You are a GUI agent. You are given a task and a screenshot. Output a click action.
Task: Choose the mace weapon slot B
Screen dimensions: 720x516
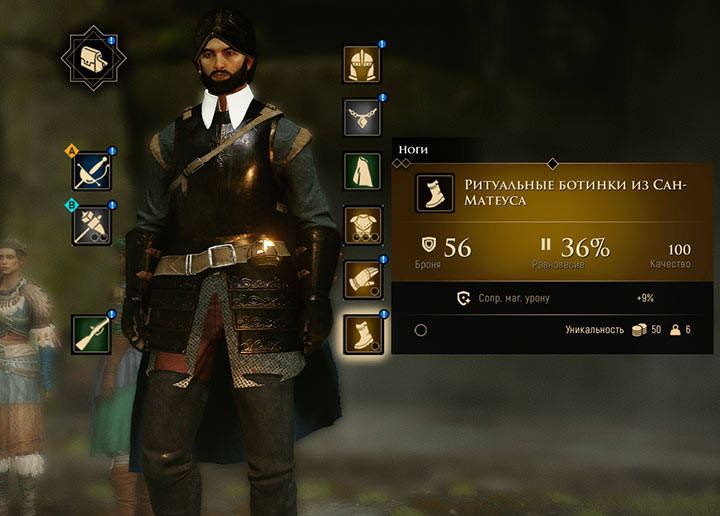coord(91,225)
